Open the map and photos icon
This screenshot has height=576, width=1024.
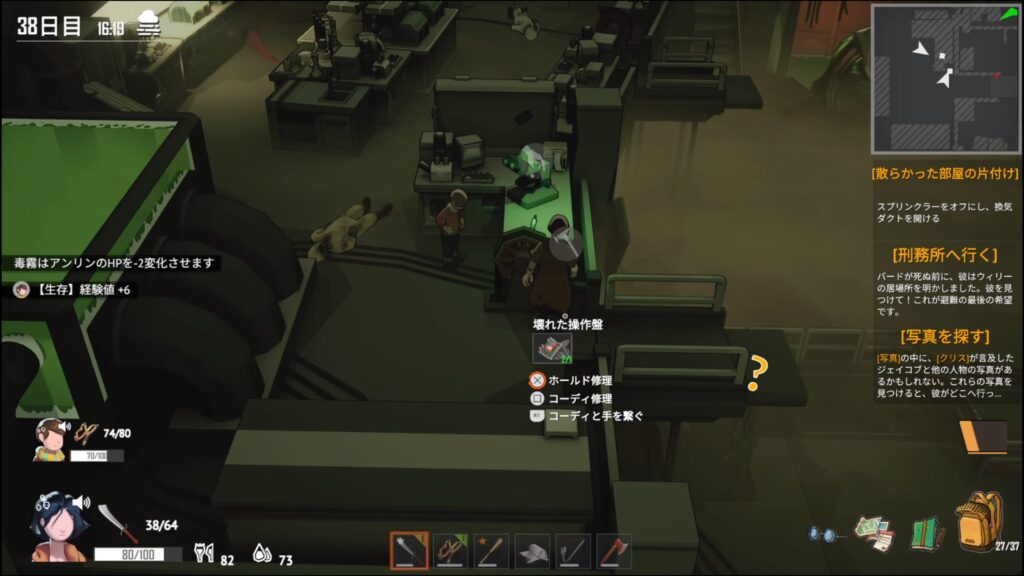pos(873,532)
